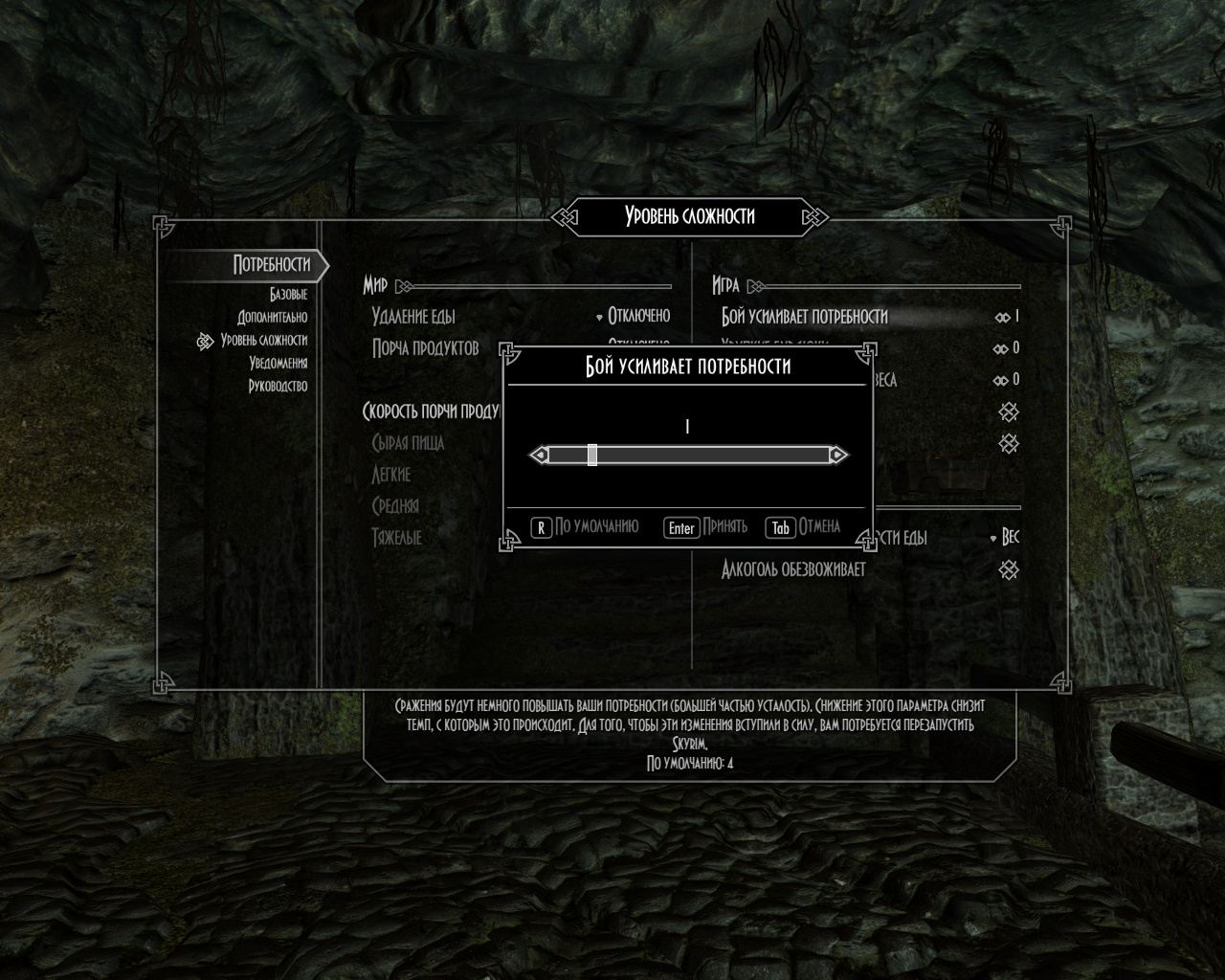The width and height of the screenshot is (1225, 980).
Task: Open the Уведомления page
Action: pos(278,364)
